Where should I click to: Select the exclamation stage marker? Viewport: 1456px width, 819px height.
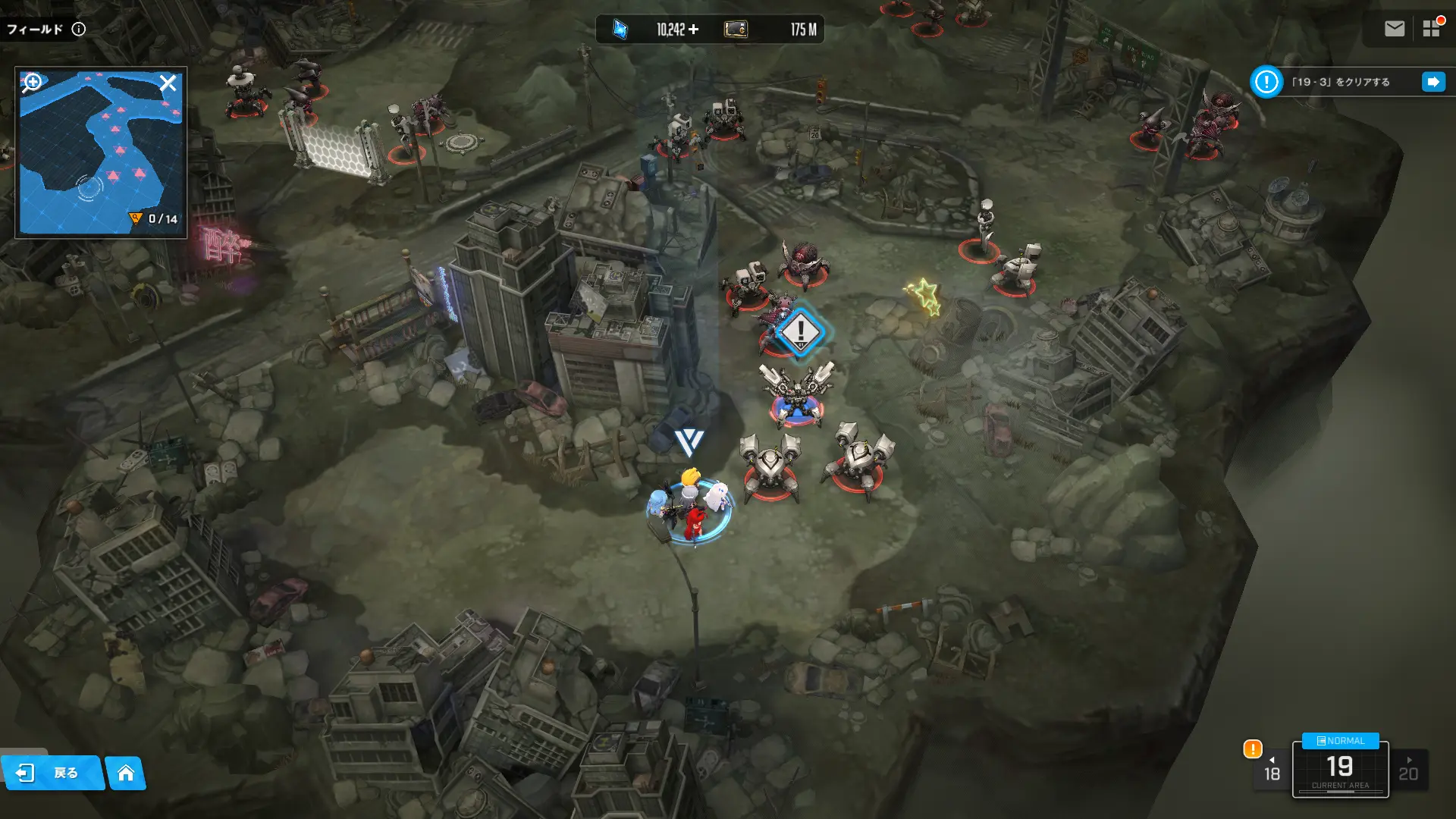click(x=799, y=331)
